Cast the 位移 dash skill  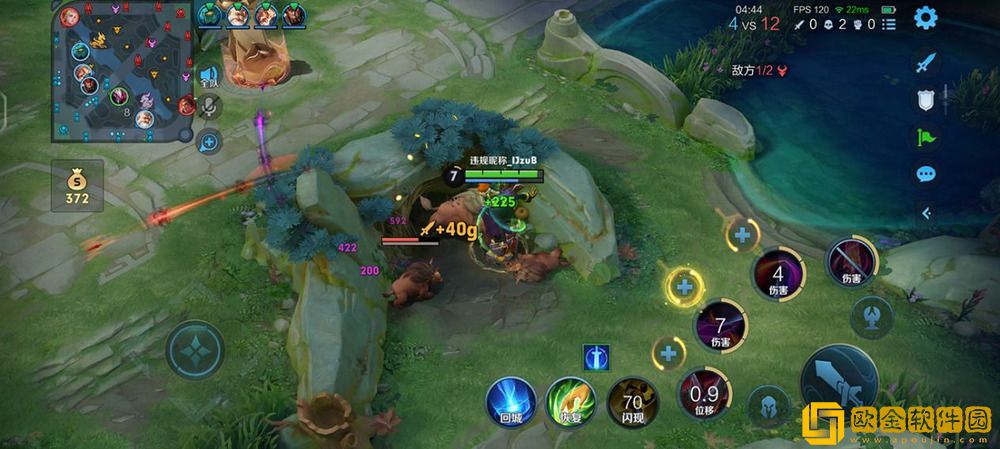703,394
